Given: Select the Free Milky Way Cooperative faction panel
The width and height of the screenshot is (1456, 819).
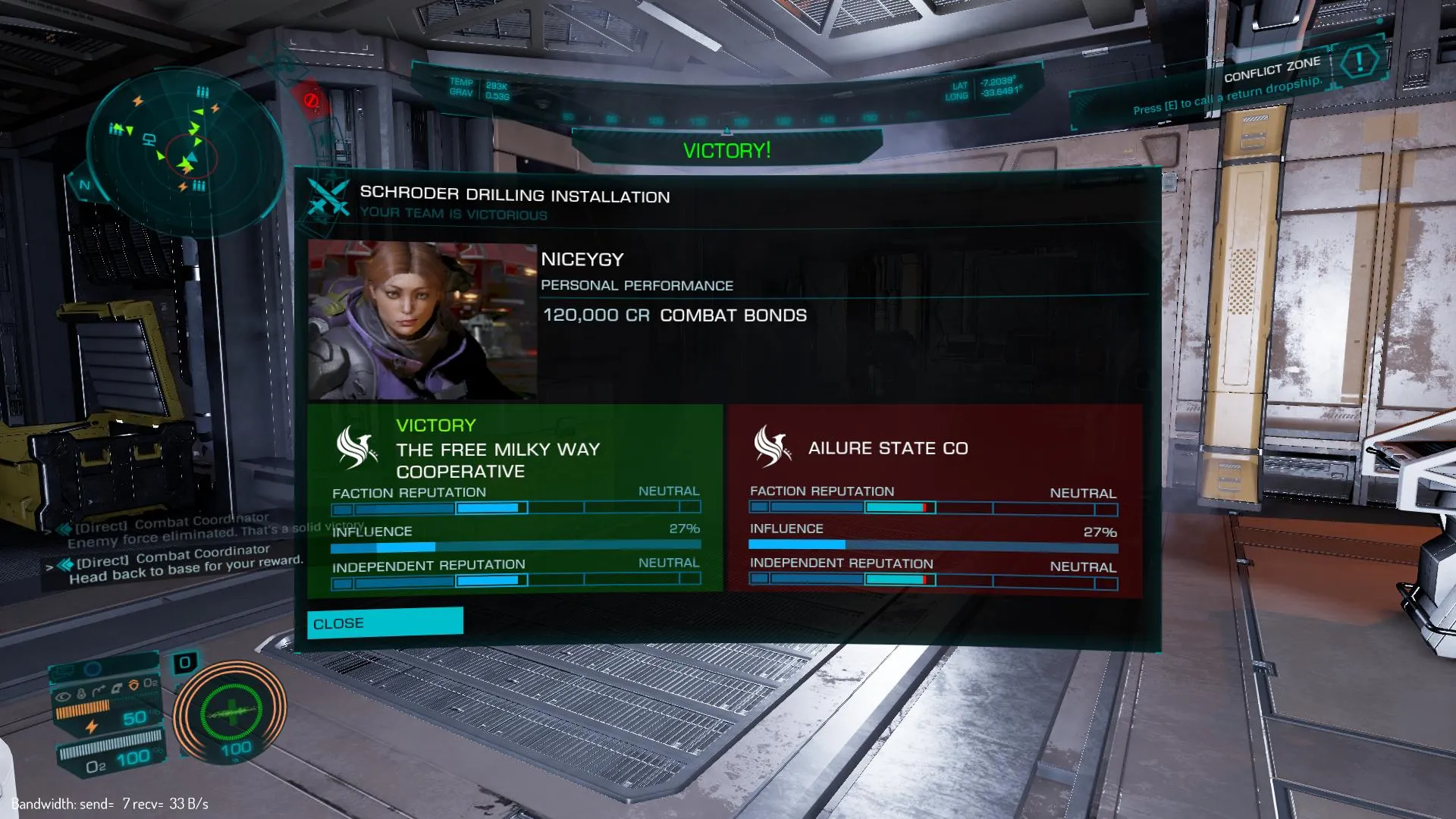Looking at the screenshot, I should (515, 498).
